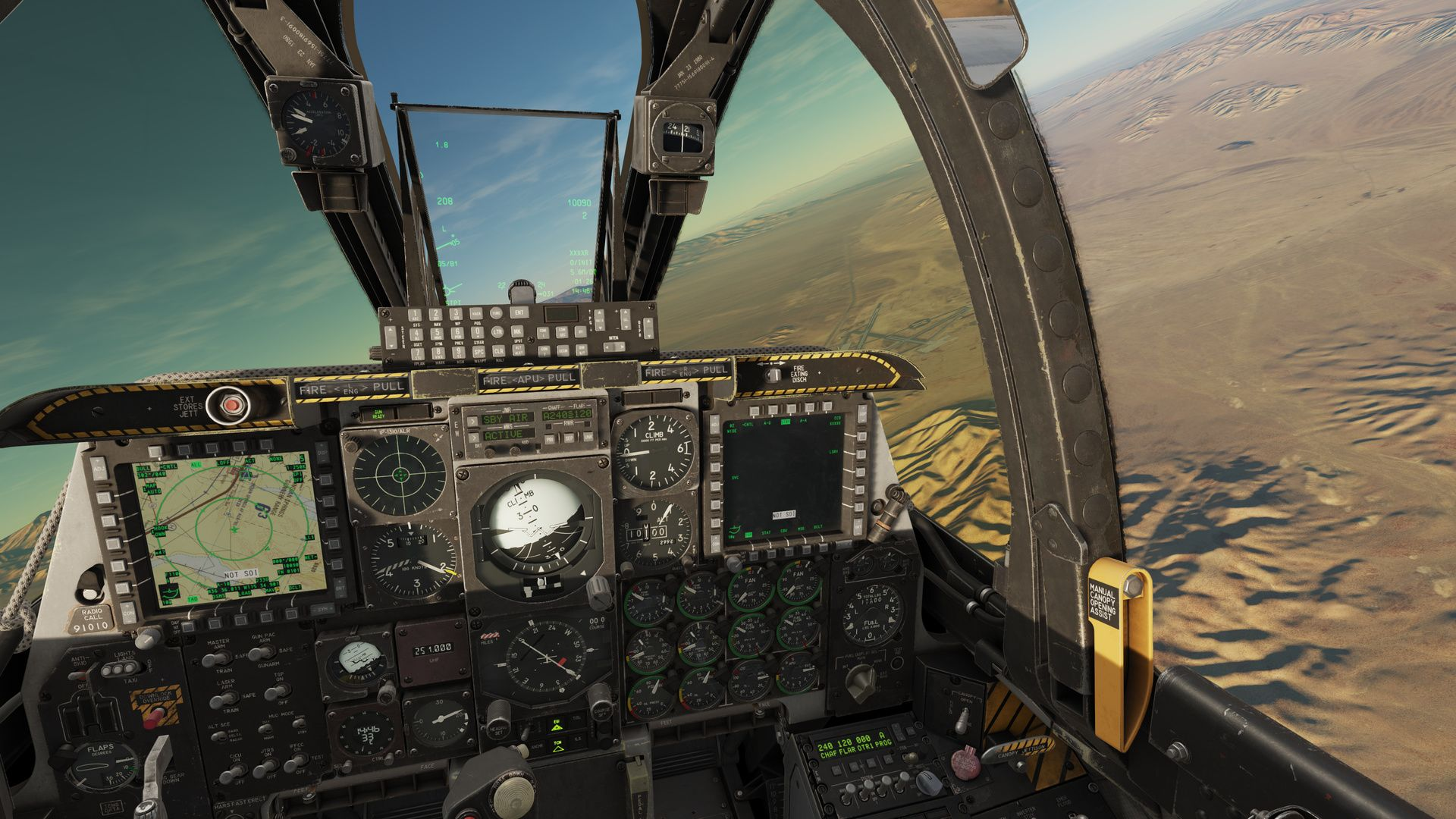Open the CDU page on the right MFCD
1456x819 pixels.
[x=790, y=551]
